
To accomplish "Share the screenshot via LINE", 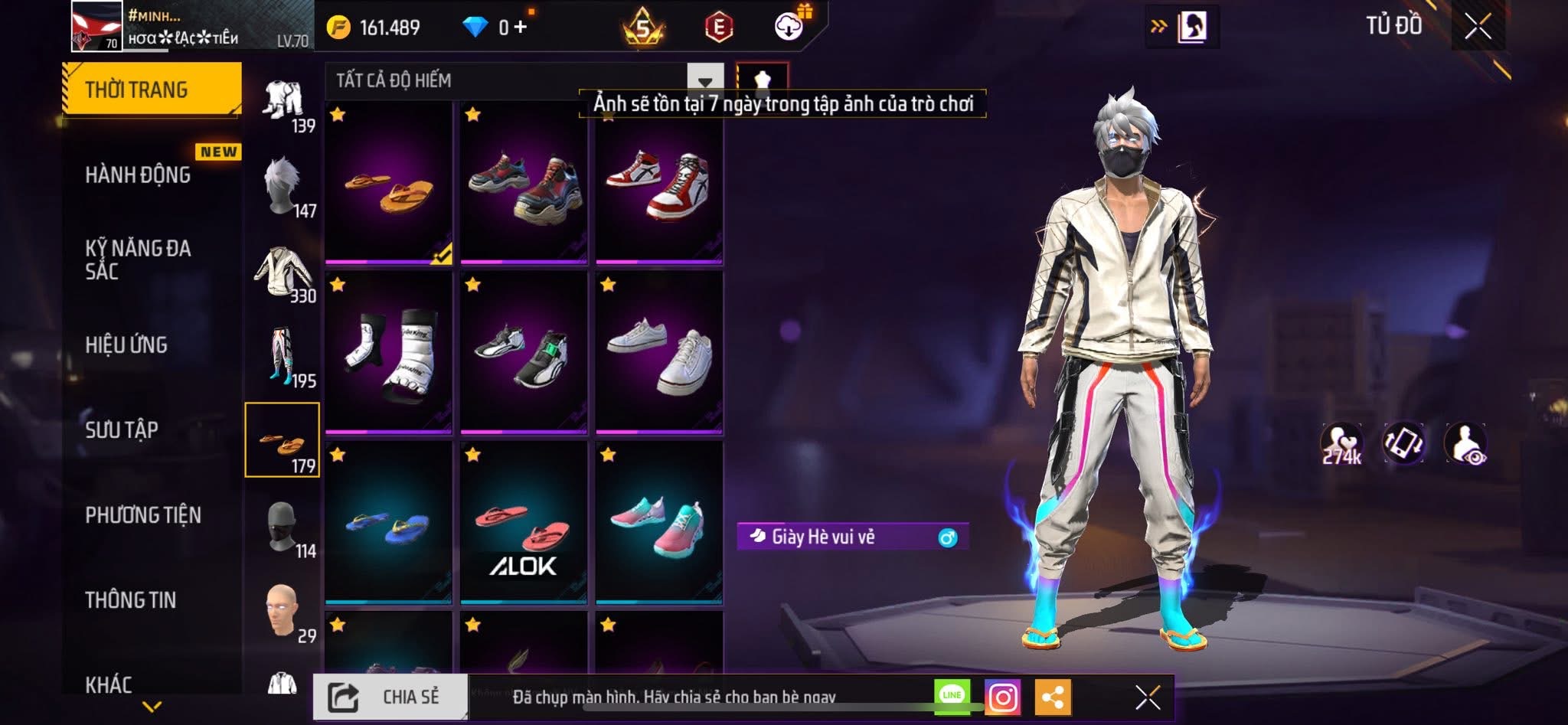I will [x=952, y=696].
